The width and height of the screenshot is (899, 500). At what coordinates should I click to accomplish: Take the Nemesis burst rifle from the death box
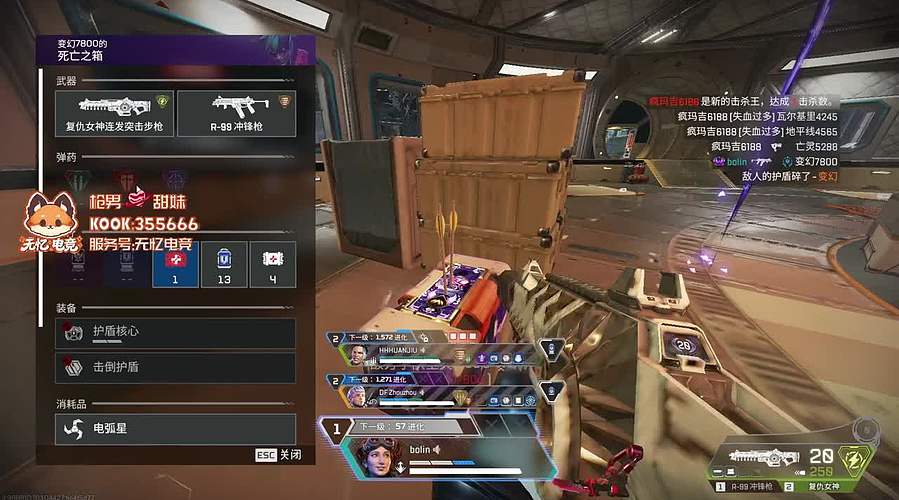(x=115, y=113)
